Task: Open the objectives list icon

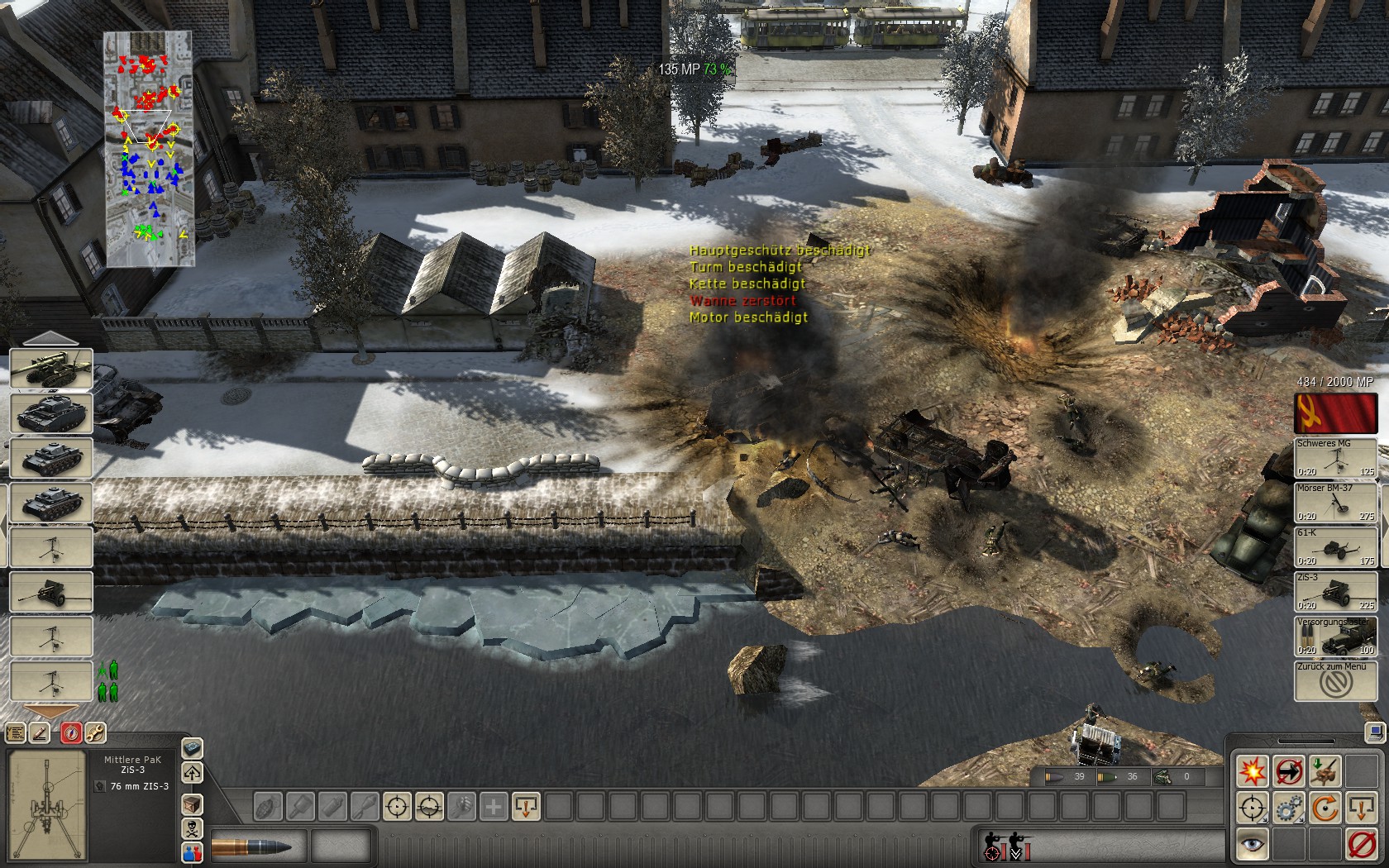Action: pyautogui.click(x=16, y=732)
